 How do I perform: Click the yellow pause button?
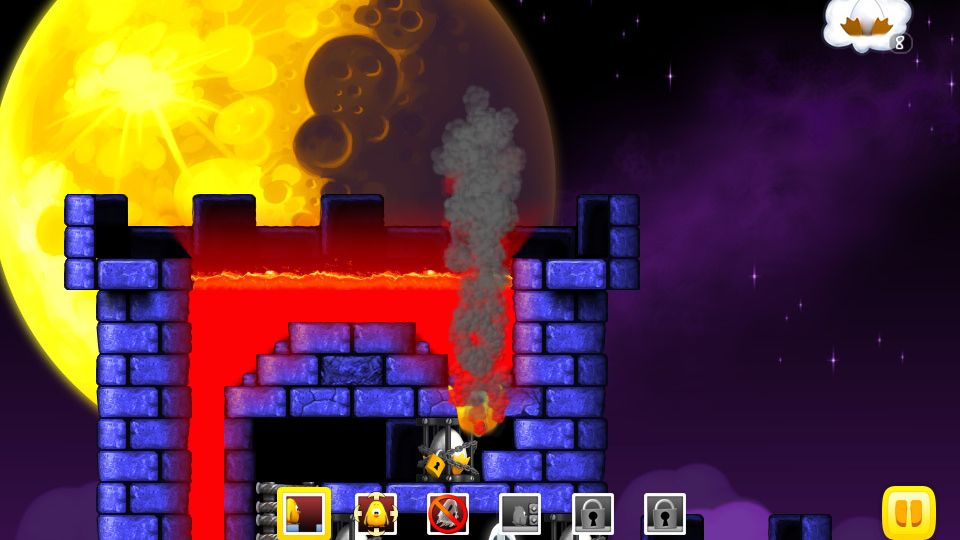pyautogui.click(x=908, y=513)
